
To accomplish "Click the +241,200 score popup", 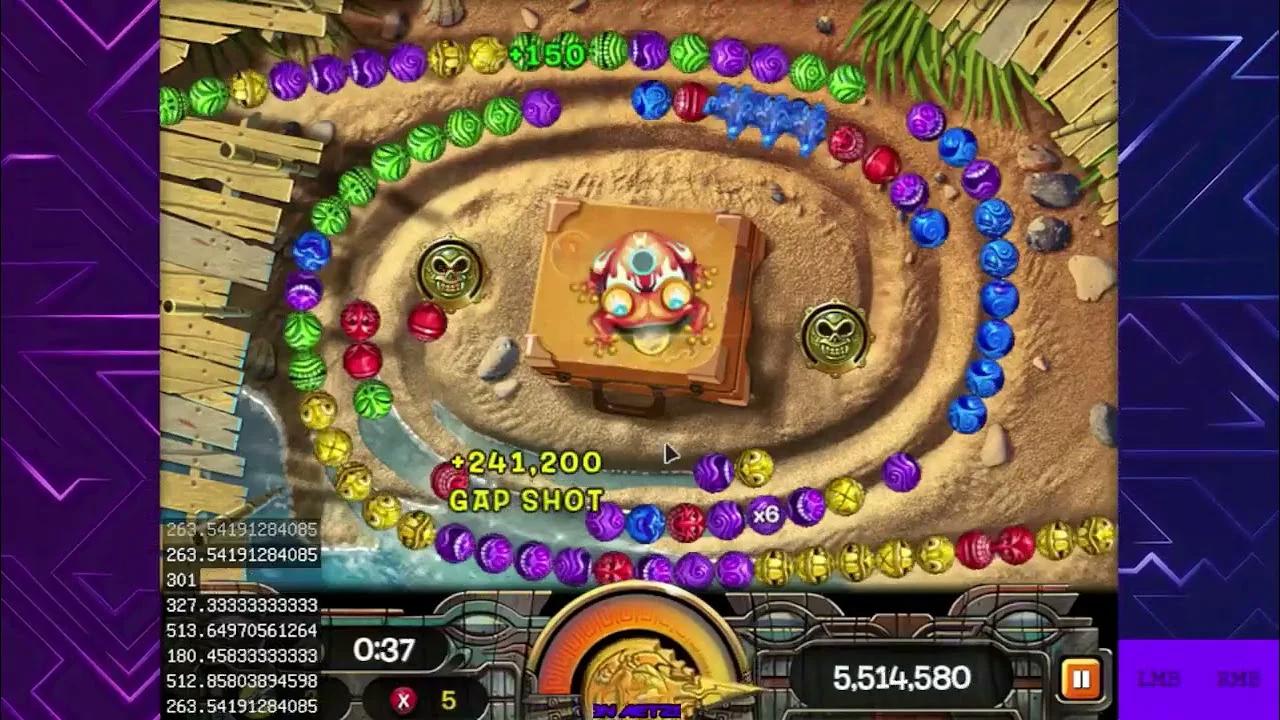I will click(523, 462).
